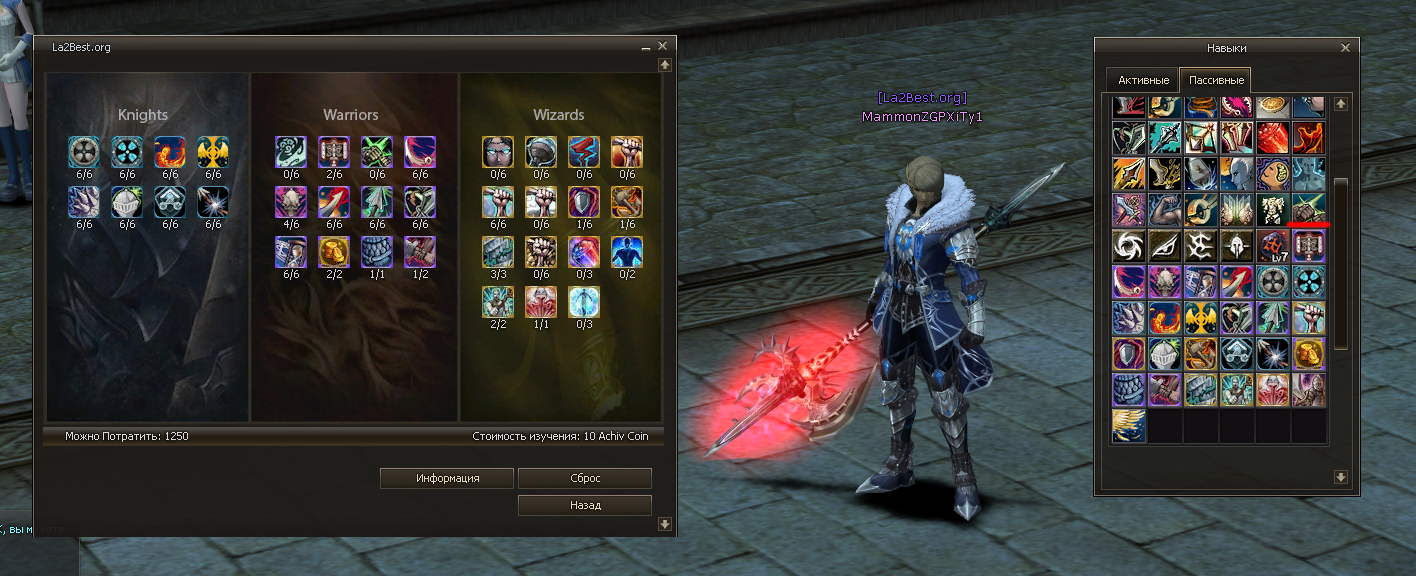Choose the war hammer Warriors skill at 2/6

coord(334,152)
